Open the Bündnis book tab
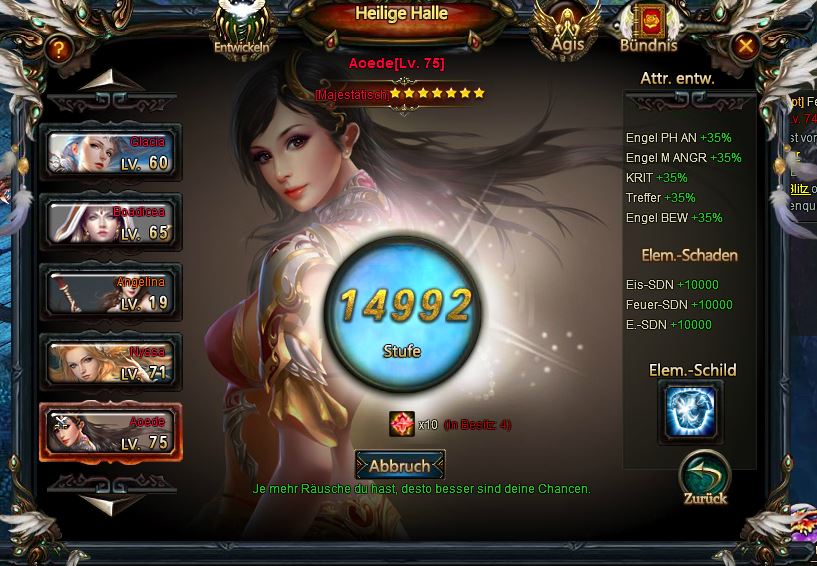The width and height of the screenshot is (817, 566). (649, 28)
